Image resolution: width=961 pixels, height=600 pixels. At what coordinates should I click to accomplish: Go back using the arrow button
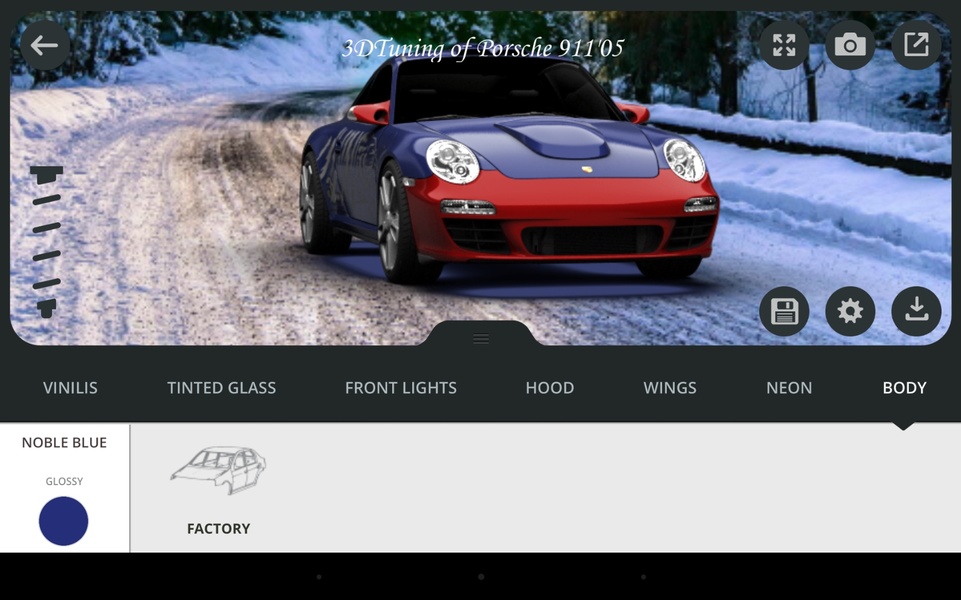(44, 45)
